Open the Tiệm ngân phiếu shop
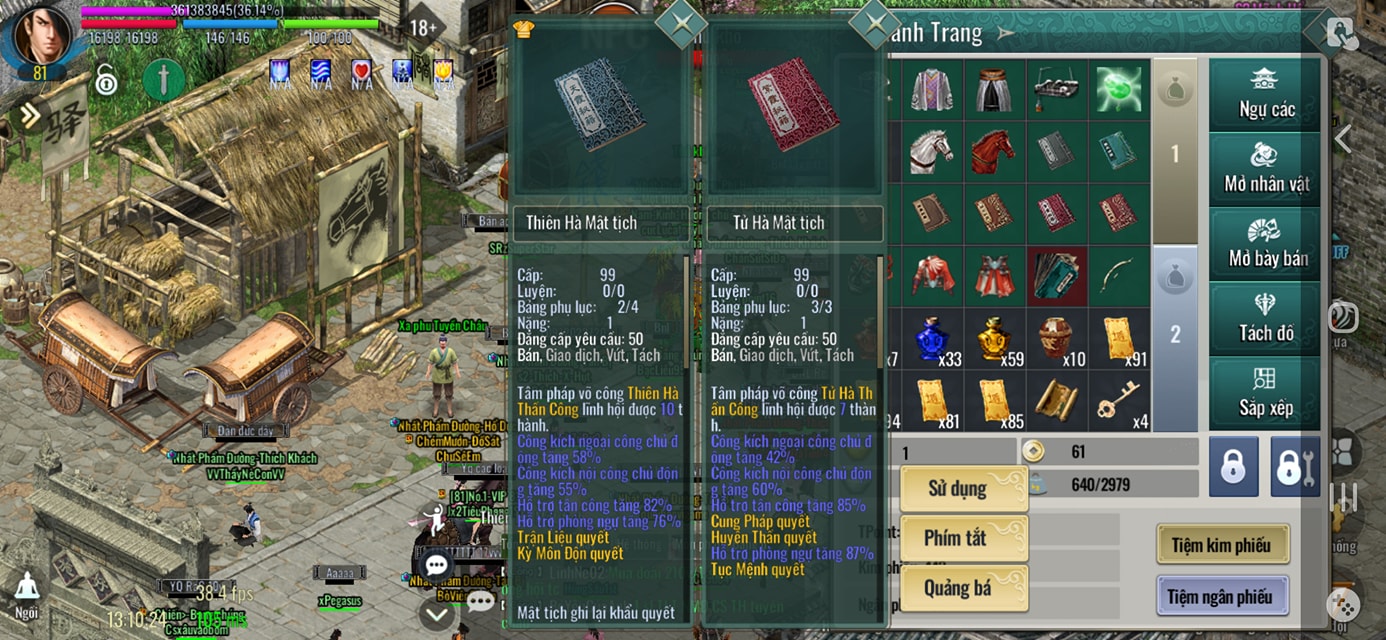 1222,597
